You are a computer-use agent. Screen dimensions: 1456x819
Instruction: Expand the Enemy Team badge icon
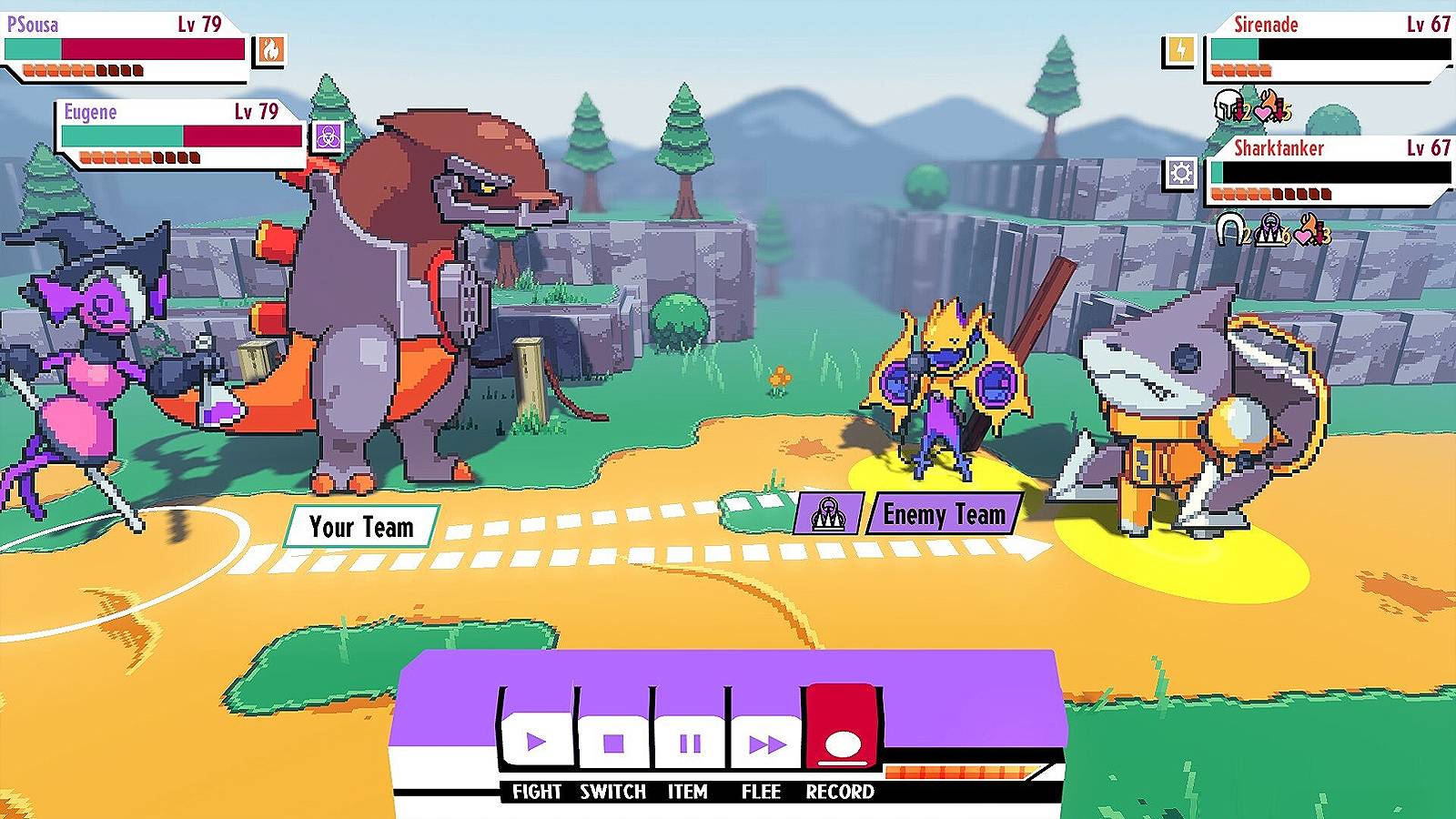(829, 511)
